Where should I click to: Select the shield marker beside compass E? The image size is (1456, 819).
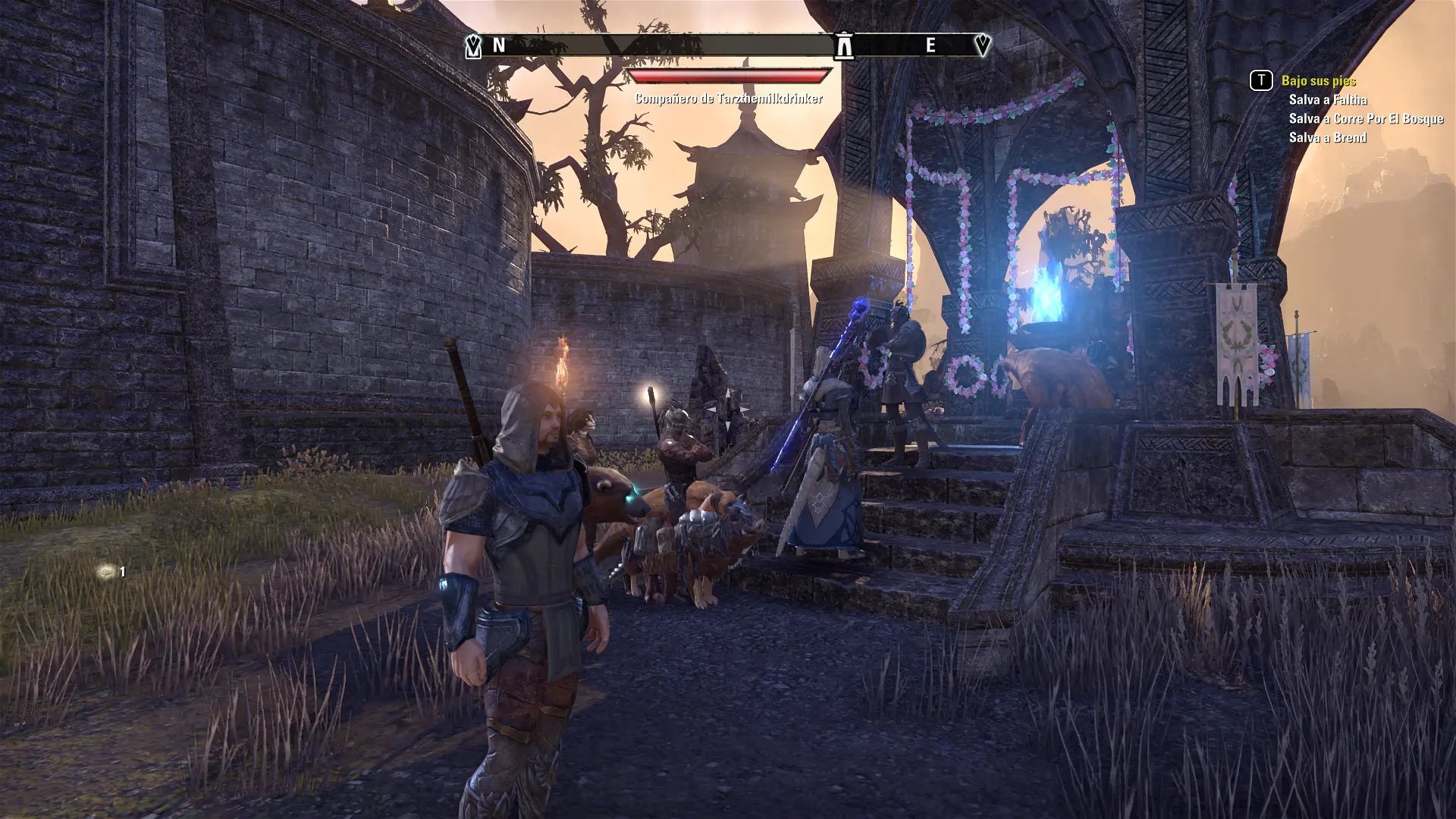pyautogui.click(x=982, y=45)
